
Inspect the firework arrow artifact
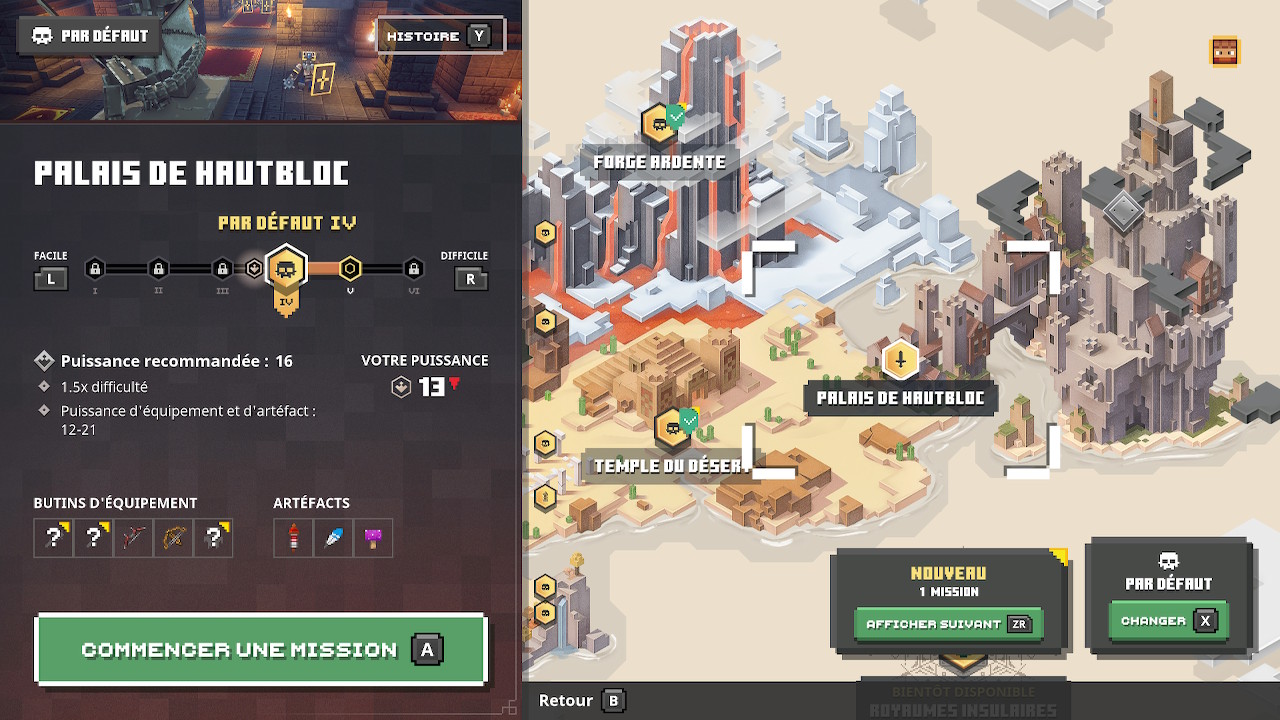point(294,538)
